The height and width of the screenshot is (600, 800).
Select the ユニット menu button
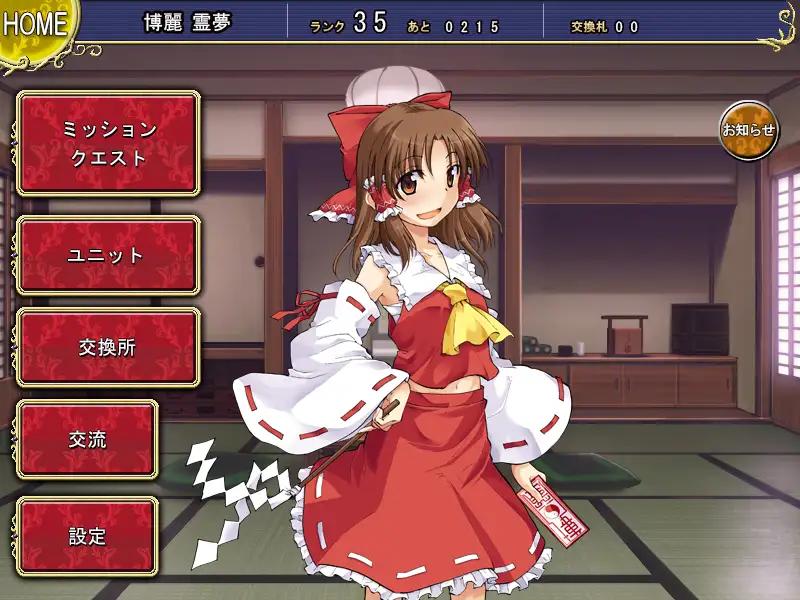tap(108, 255)
